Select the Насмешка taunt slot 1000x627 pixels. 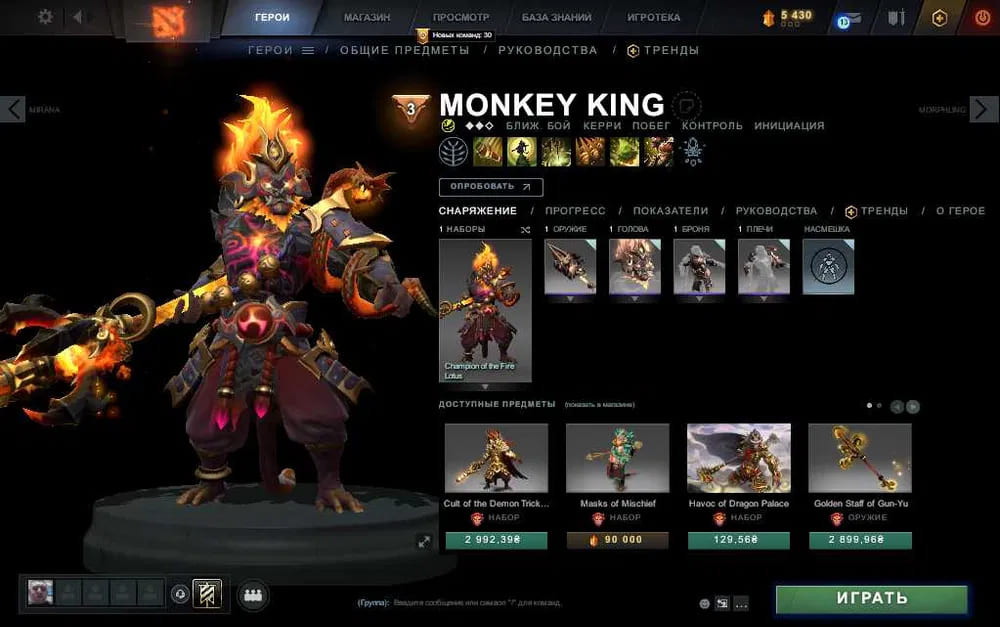(x=828, y=266)
